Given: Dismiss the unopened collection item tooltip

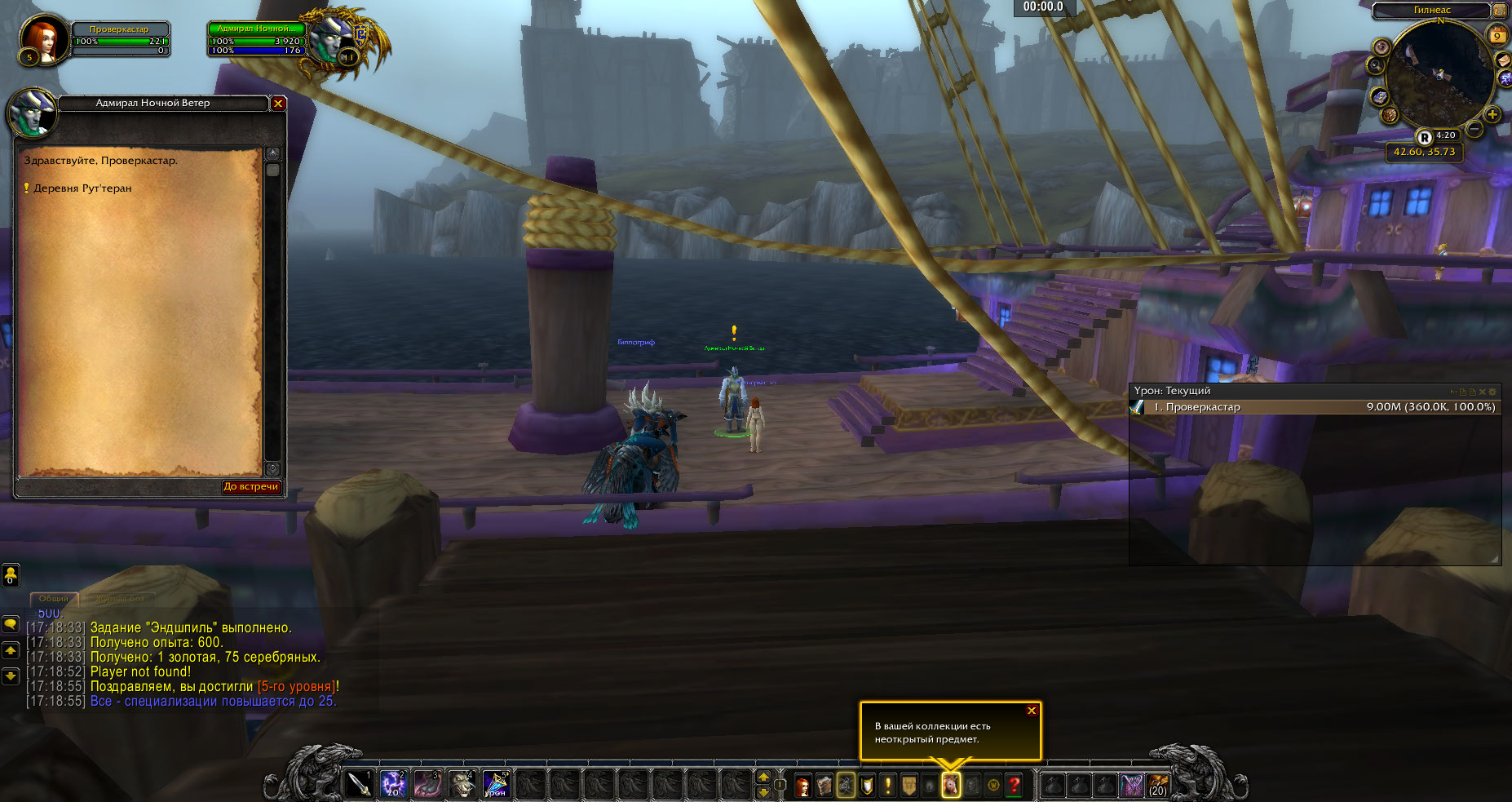Looking at the screenshot, I should pos(1032,711).
